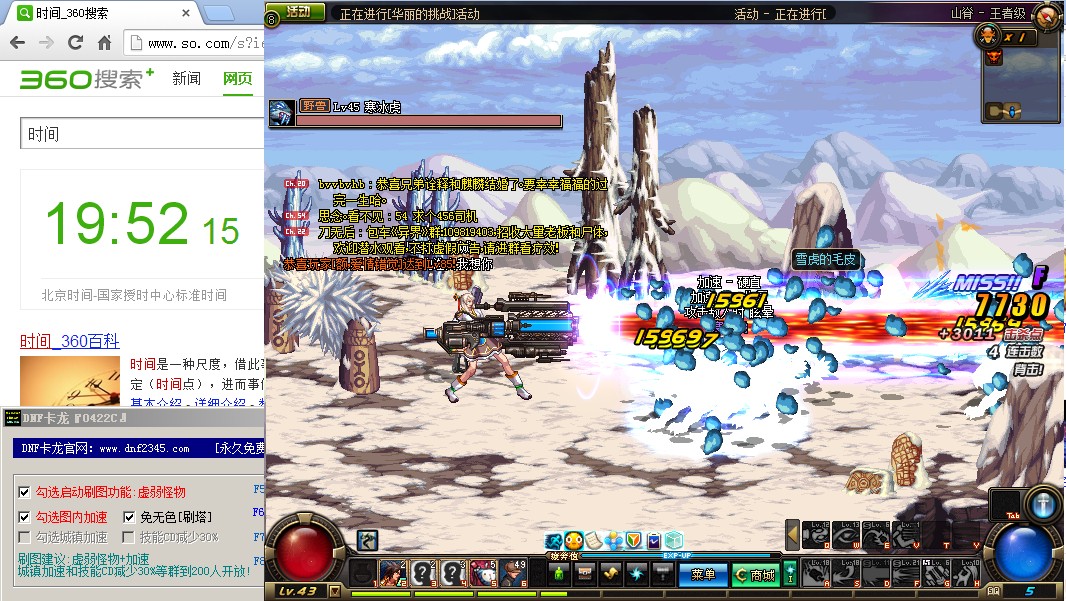Screen dimensions: 1066x601
Task: Open the treasure chest inventory shortcut
Action: [x=585, y=574]
